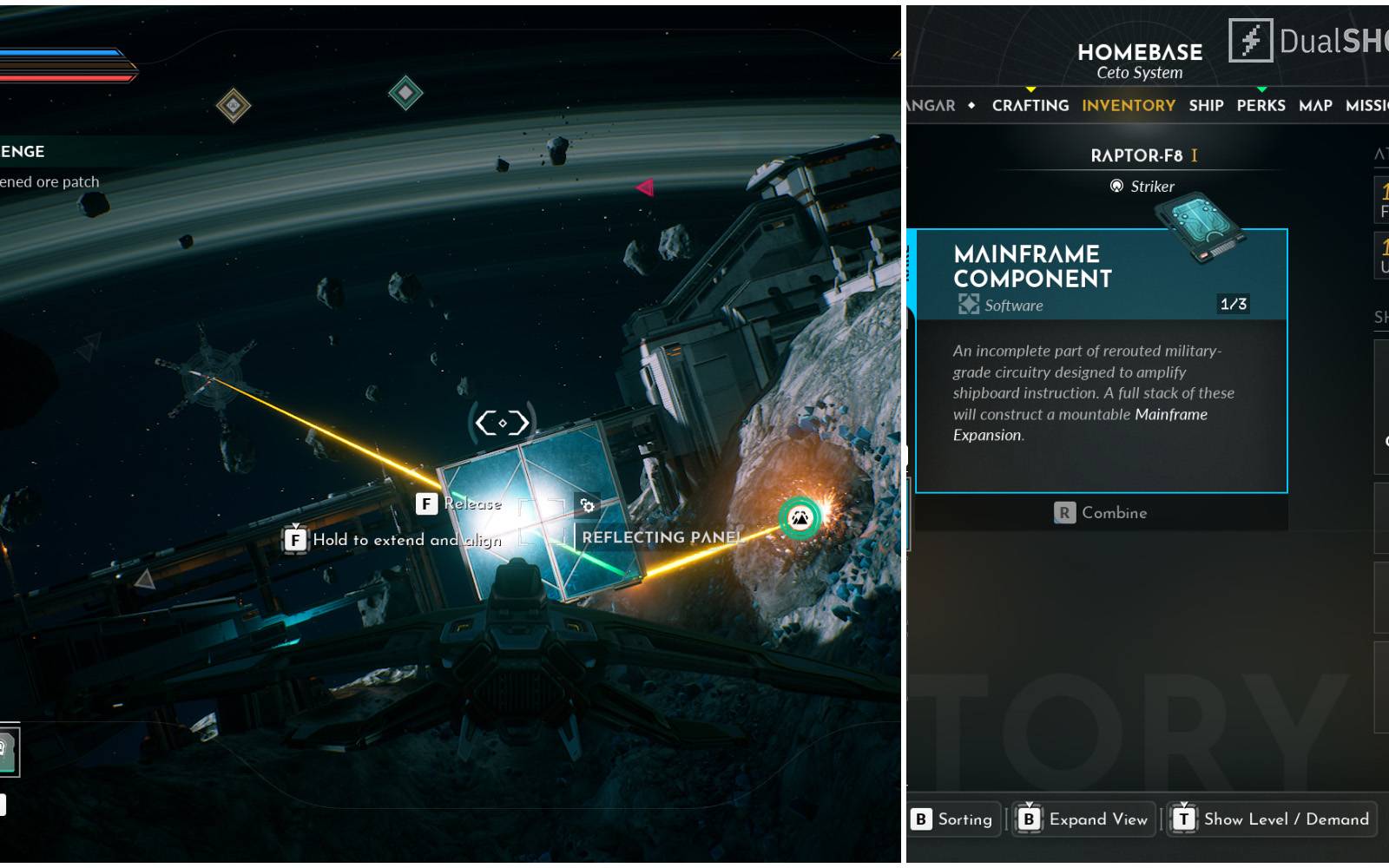This screenshot has height=868, width=1389.
Task: Go to the Ship tab
Action: pos(1206,105)
